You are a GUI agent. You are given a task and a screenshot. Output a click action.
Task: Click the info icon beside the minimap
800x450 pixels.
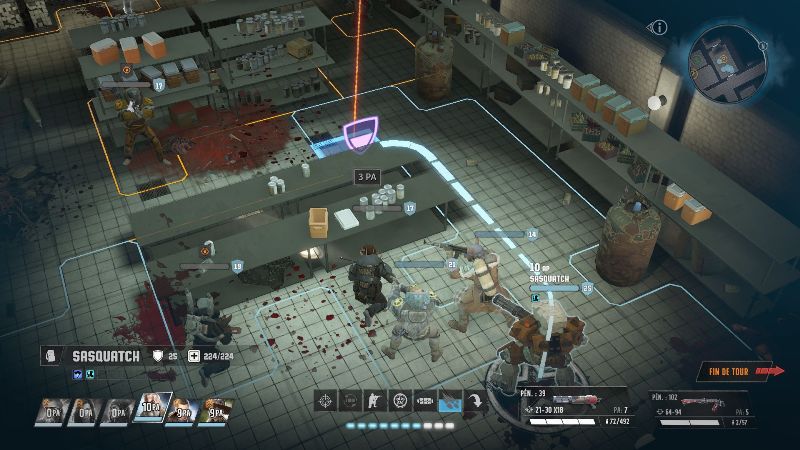pyautogui.click(x=659, y=28)
